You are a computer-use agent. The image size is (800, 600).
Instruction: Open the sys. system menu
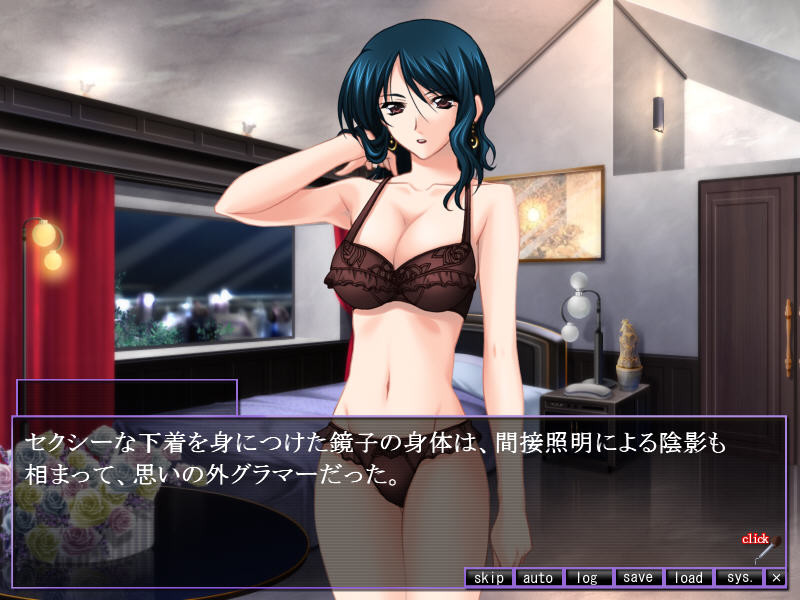pyautogui.click(x=739, y=577)
